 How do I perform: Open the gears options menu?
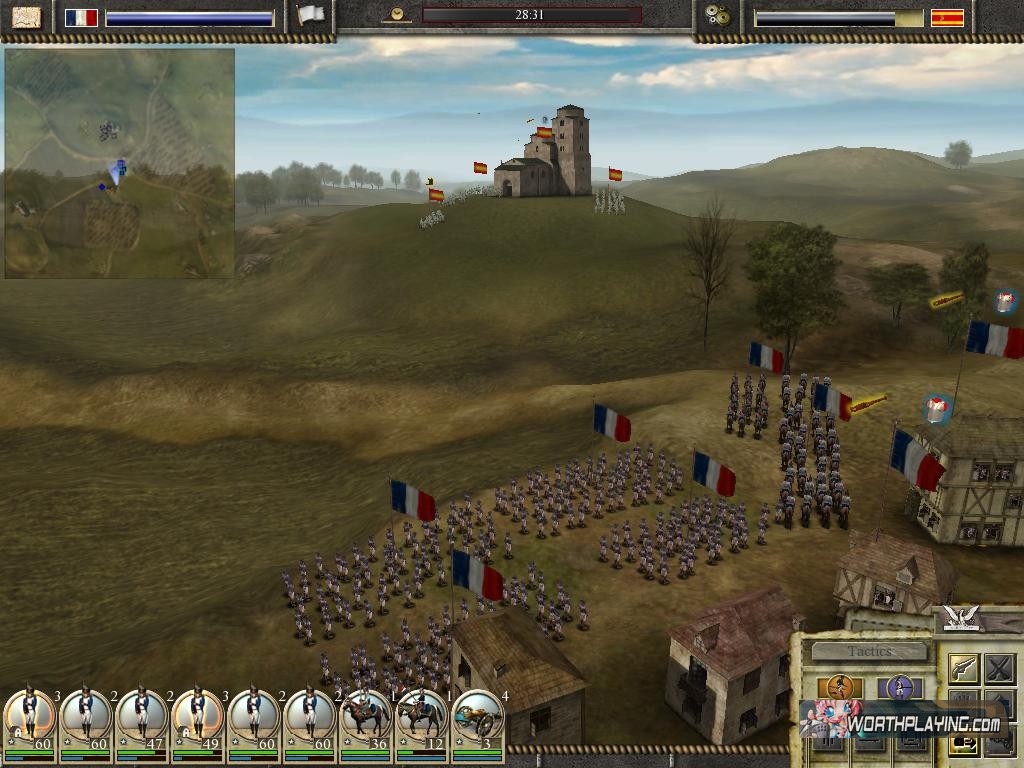point(717,17)
